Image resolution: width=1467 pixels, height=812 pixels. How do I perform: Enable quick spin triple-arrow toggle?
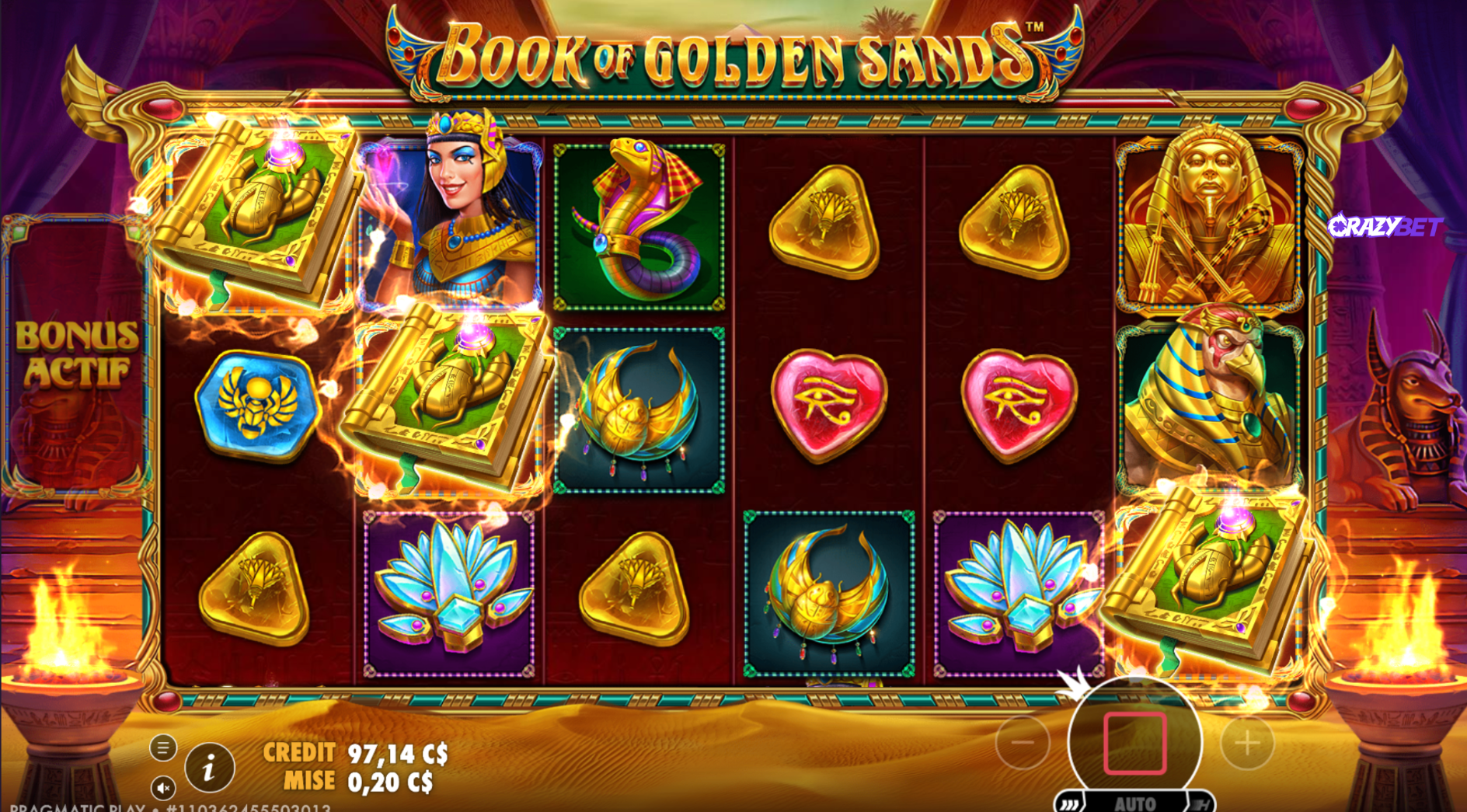click(x=1070, y=804)
